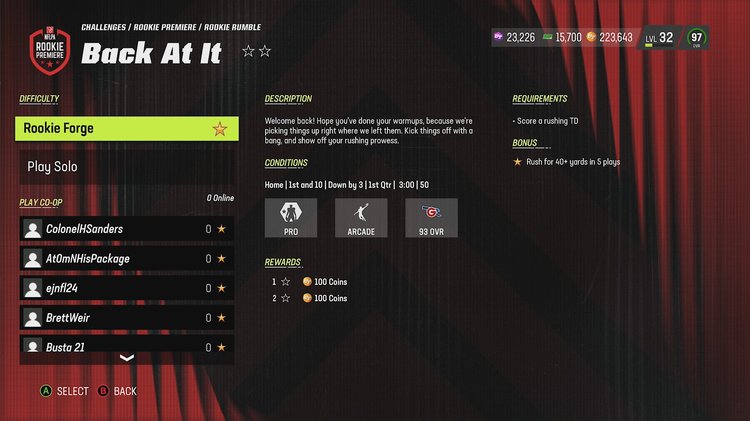Click the PRO difficulty condition tile
The width and height of the screenshot is (750, 421).
[x=291, y=218]
